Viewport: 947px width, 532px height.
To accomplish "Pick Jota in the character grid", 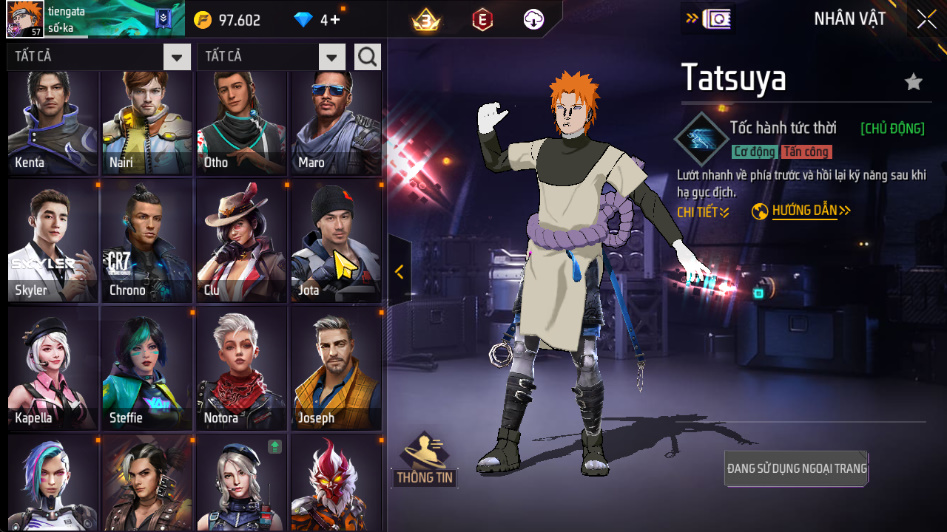I will 336,242.
